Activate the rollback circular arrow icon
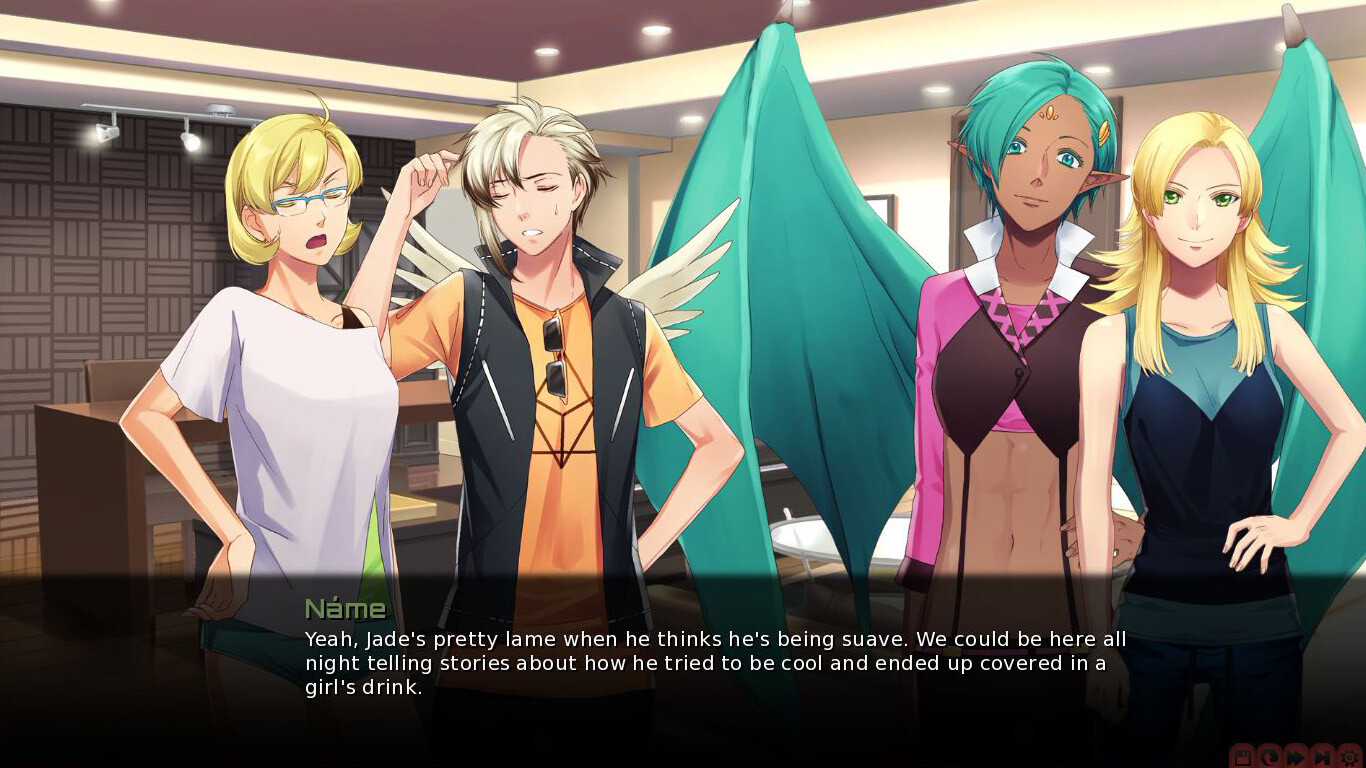Viewport: 1366px width, 768px height. (x=1268, y=757)
